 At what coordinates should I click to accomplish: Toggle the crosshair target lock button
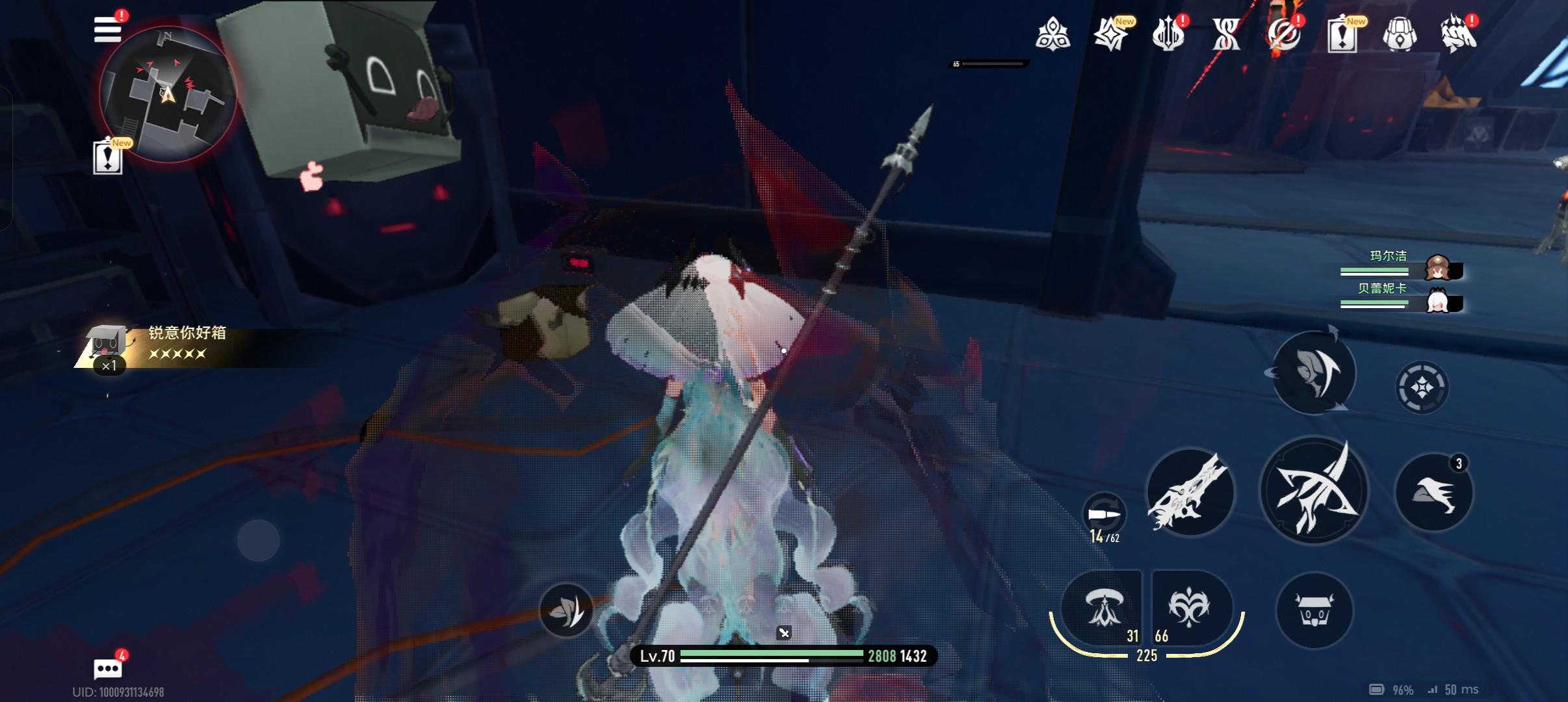tap(1422, 387)
